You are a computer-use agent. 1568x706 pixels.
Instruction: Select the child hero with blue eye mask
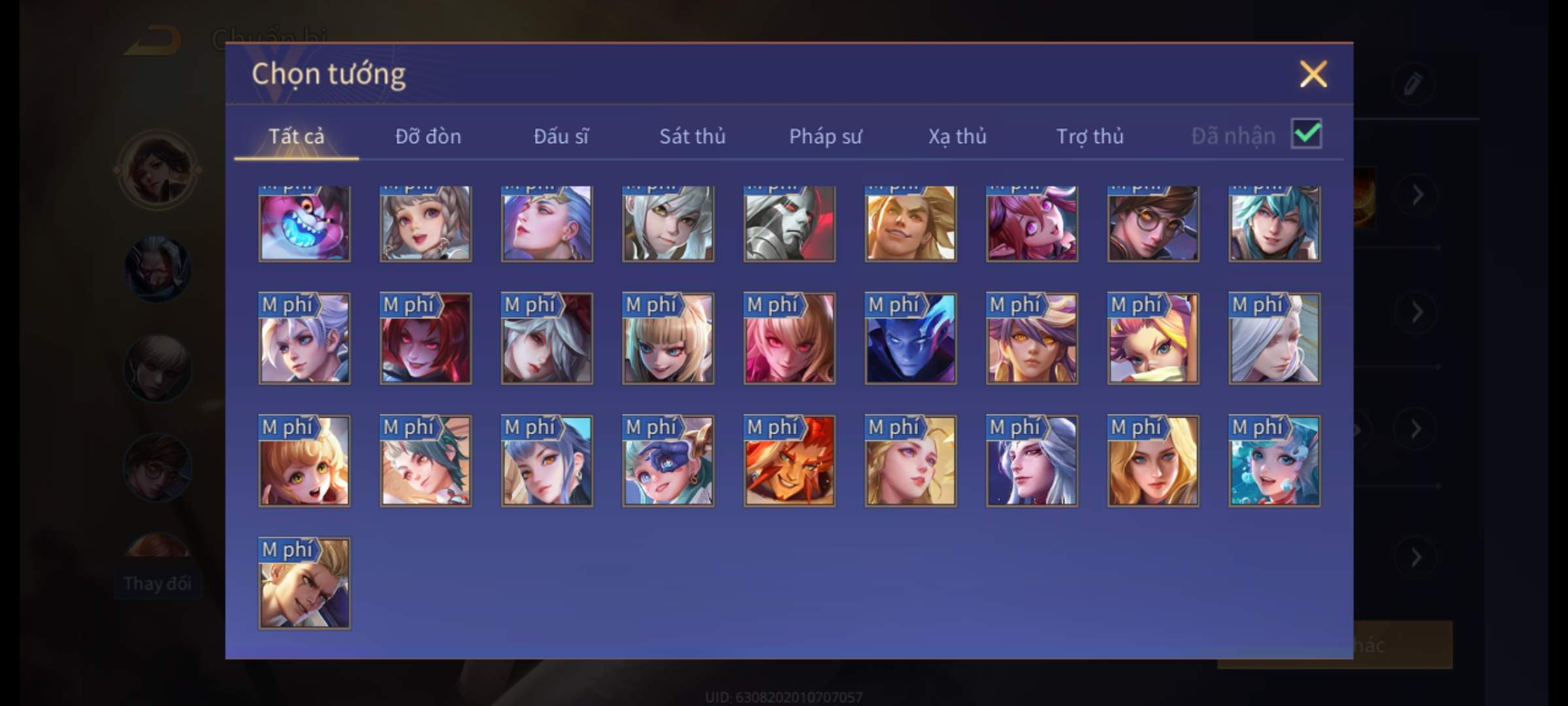[668, 462]
